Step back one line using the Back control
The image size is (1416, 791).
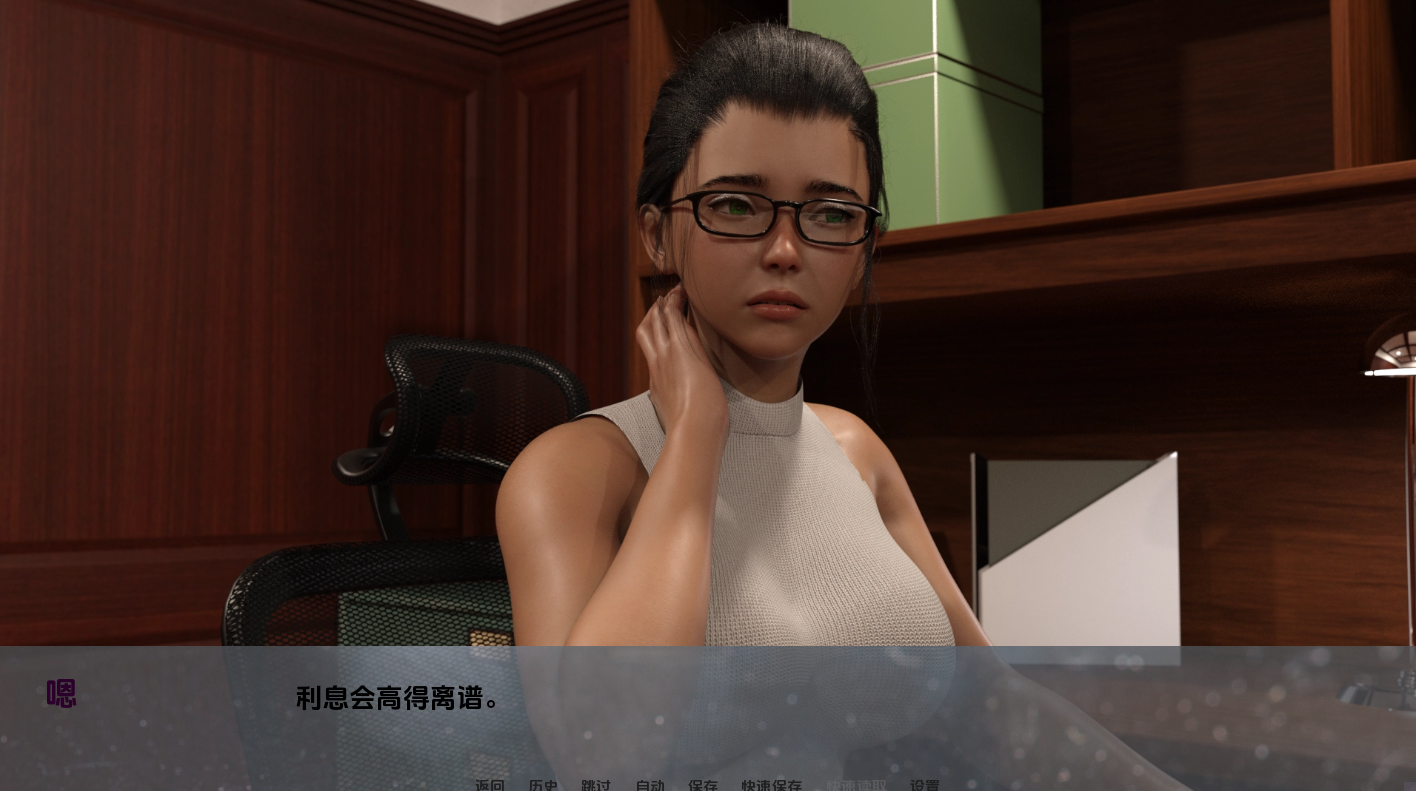click(x=489, y=786)
